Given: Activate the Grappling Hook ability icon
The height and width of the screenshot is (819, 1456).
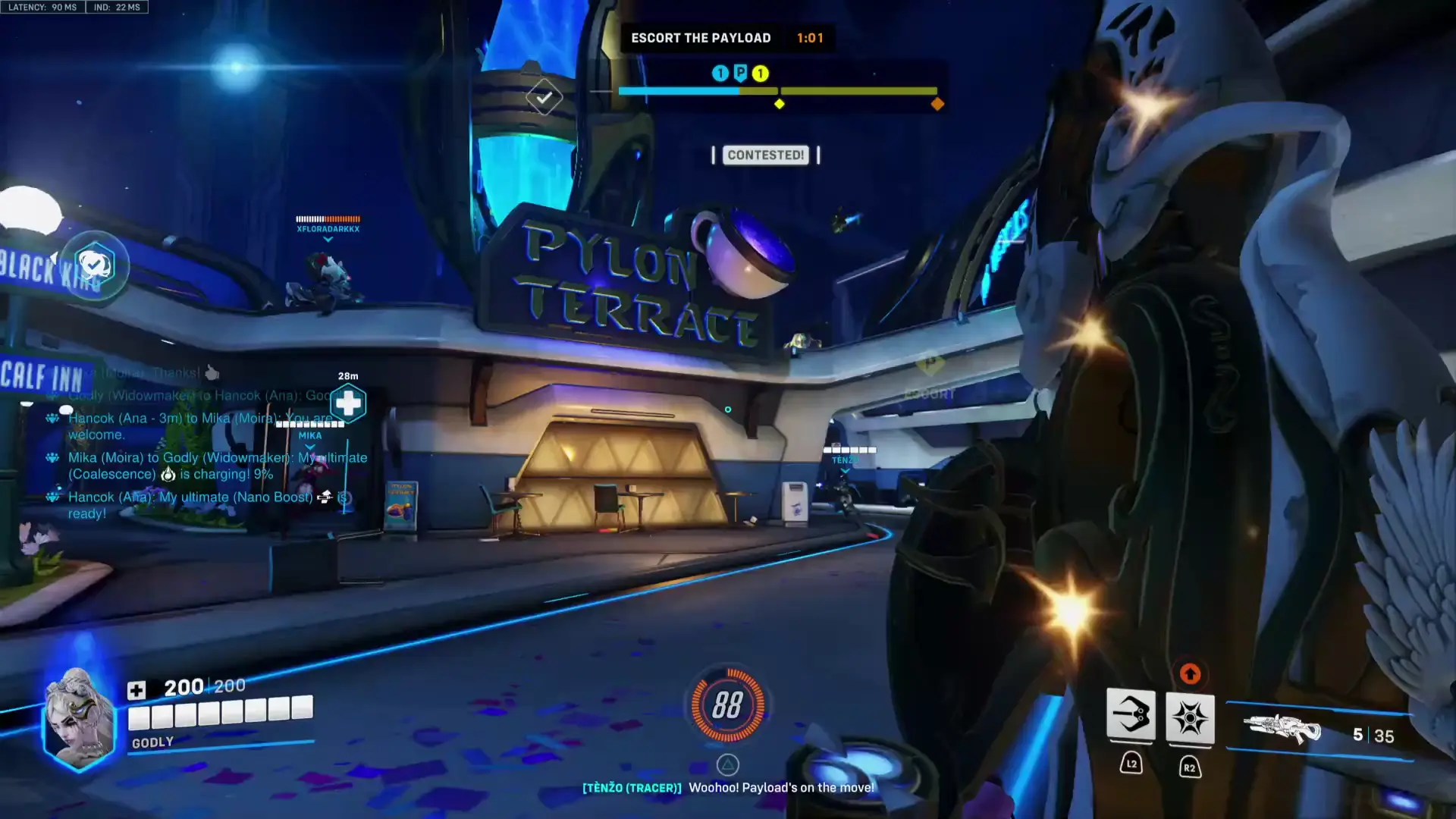Looking at the screenshot, I should point(1131,715).
